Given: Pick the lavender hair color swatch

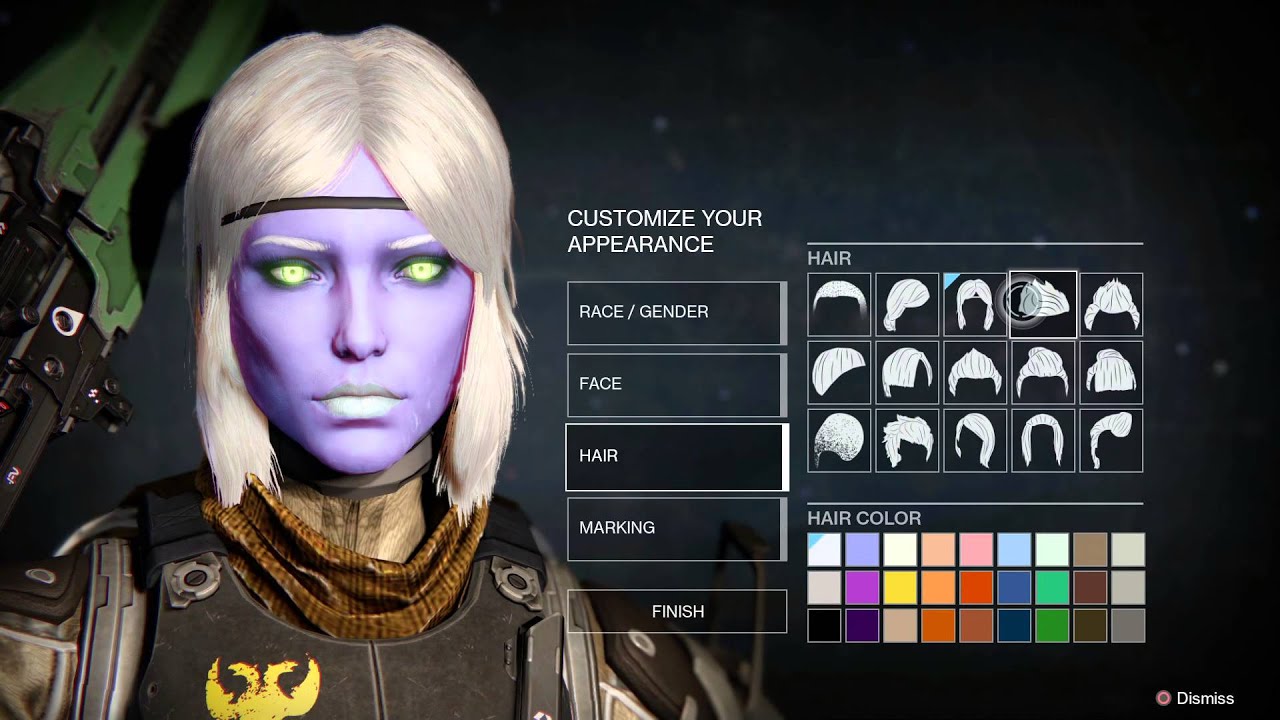Looking at the screenshot, I should coord(862,550).
